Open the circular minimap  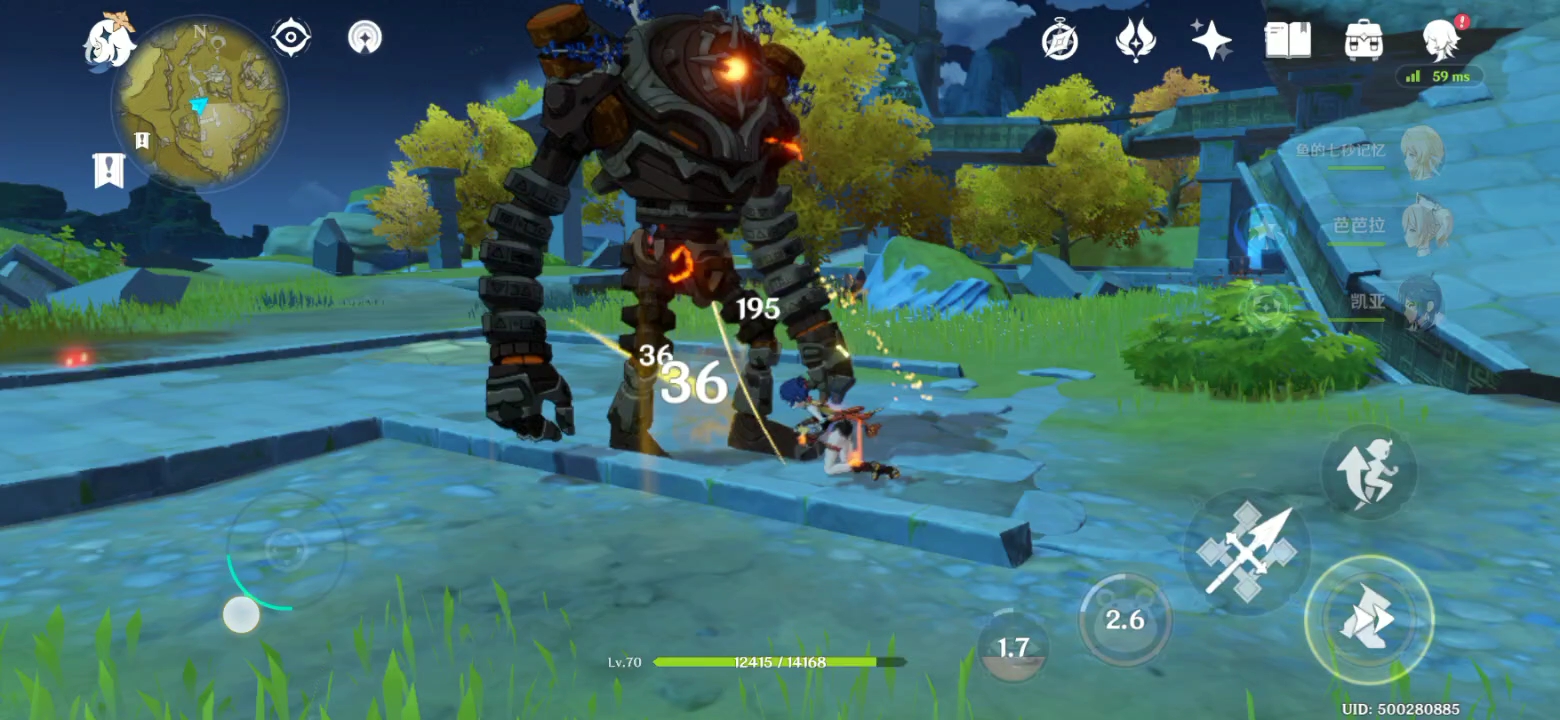[200, 103]
